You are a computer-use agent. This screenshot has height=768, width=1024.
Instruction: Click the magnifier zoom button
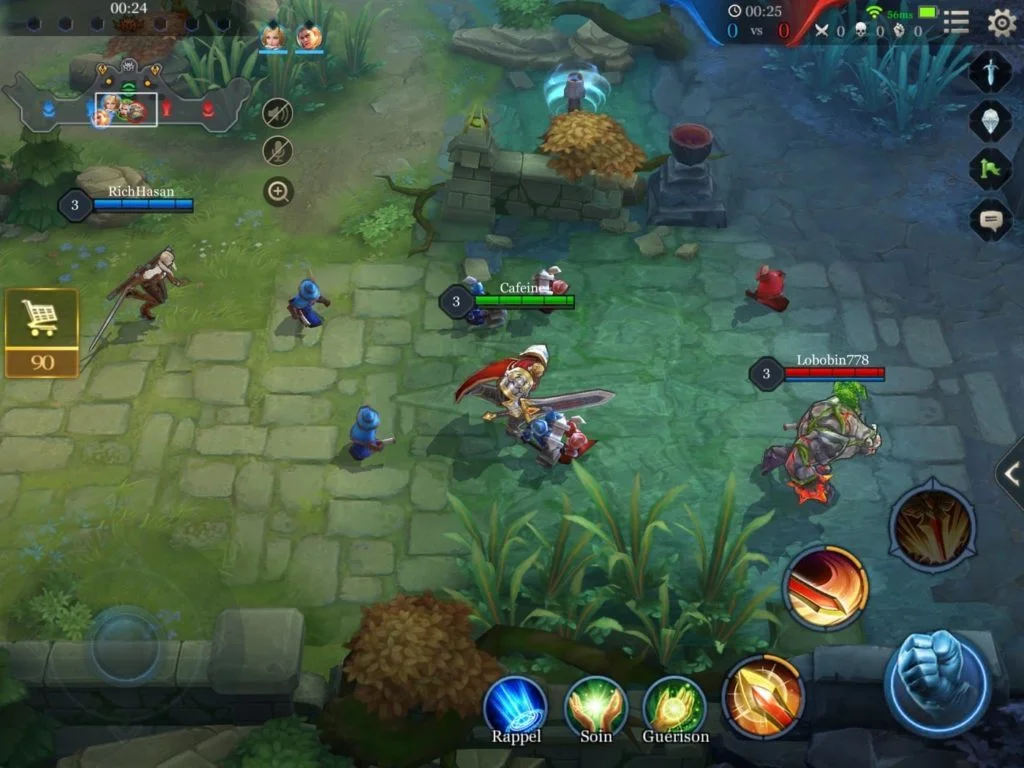278,191
